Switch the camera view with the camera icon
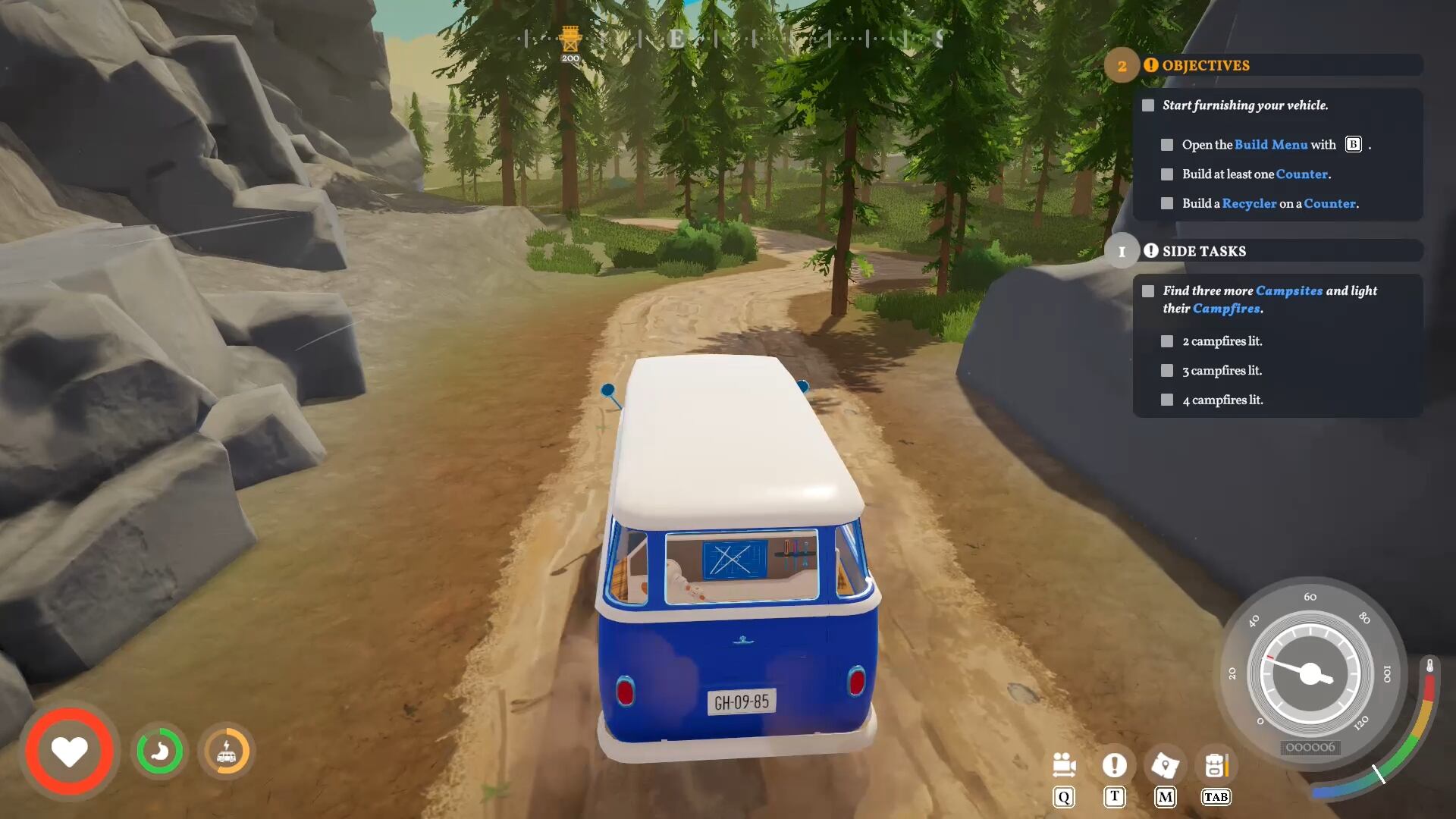This screenshot has height=819, width=1456. 1064,765
